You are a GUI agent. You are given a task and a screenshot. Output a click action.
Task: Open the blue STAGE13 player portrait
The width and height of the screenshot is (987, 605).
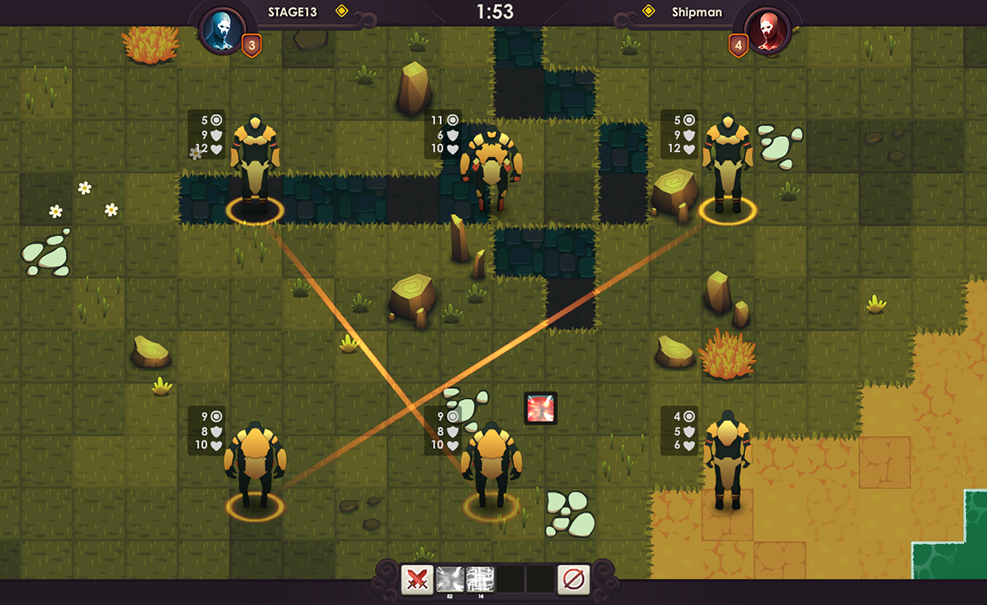click(x=222, y=30)
